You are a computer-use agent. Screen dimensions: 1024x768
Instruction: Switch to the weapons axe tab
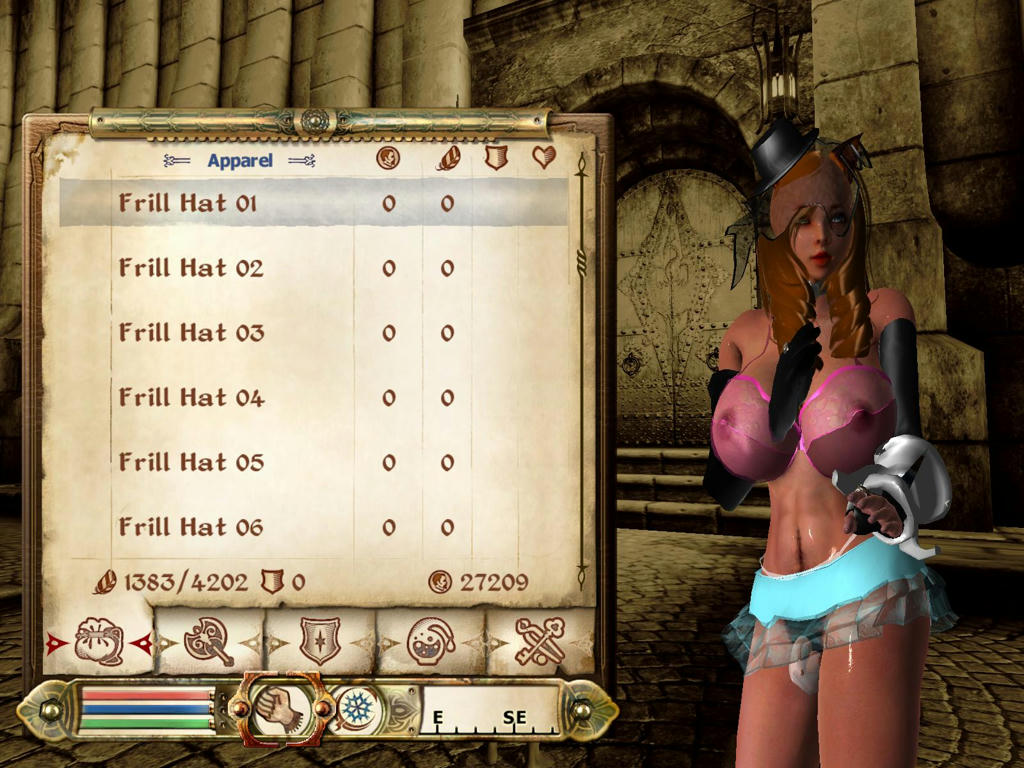coord(209,641)
